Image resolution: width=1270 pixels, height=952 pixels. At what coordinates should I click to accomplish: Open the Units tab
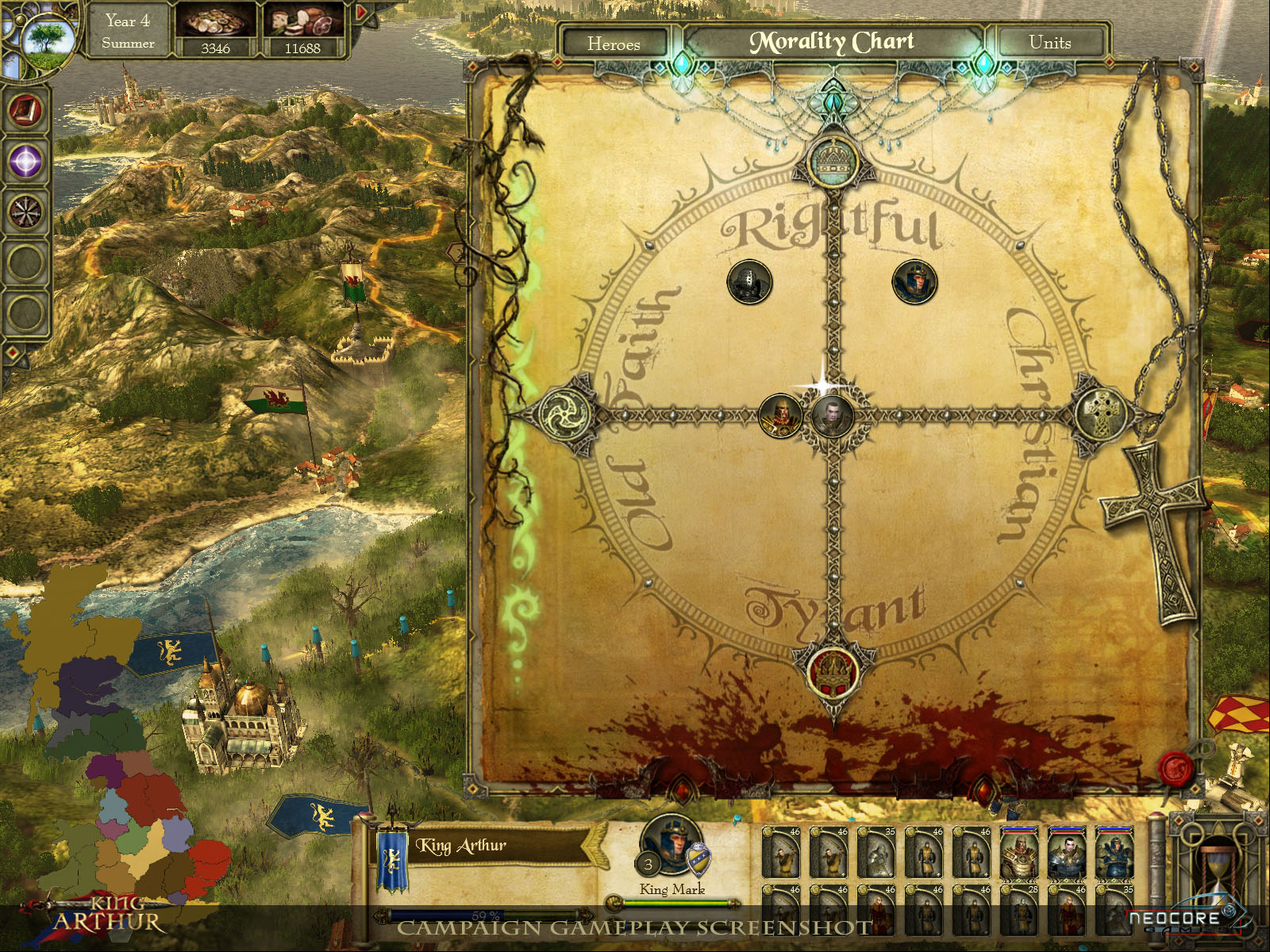coord(1049,43)
